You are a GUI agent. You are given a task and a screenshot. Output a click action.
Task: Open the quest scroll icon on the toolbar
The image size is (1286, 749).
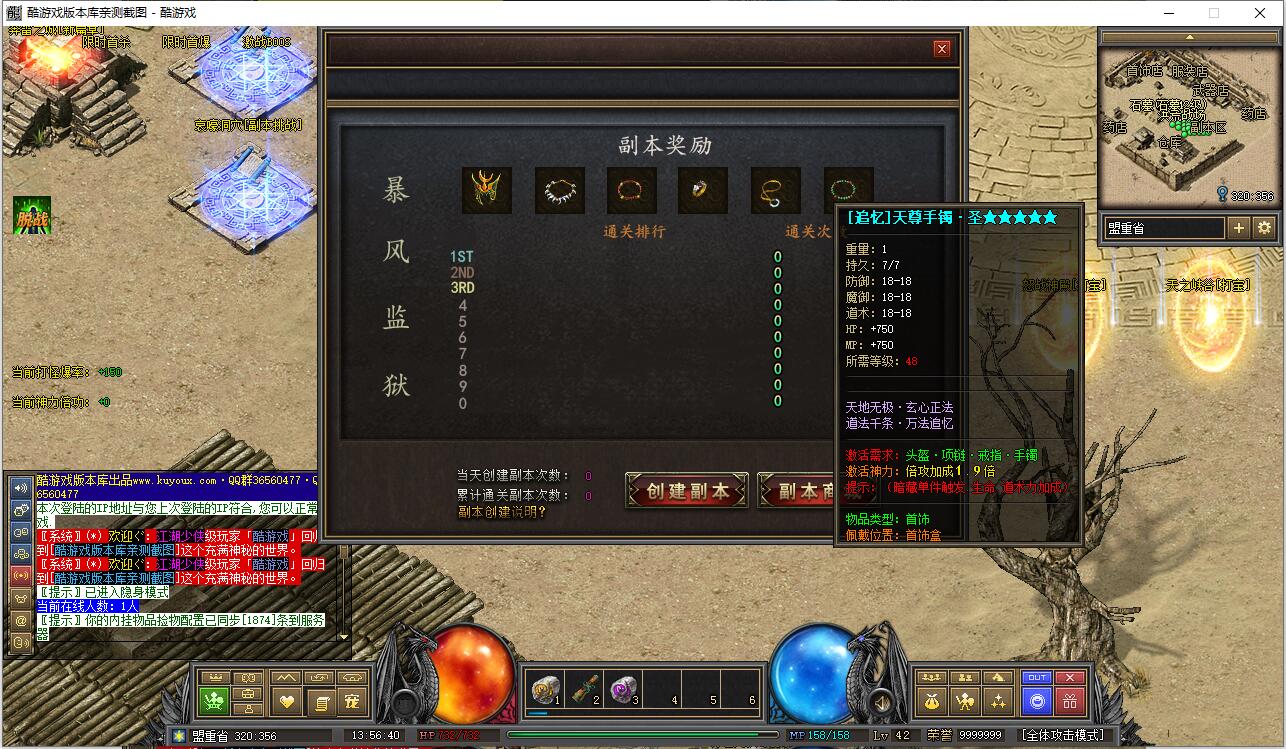(x=322, y=702)
